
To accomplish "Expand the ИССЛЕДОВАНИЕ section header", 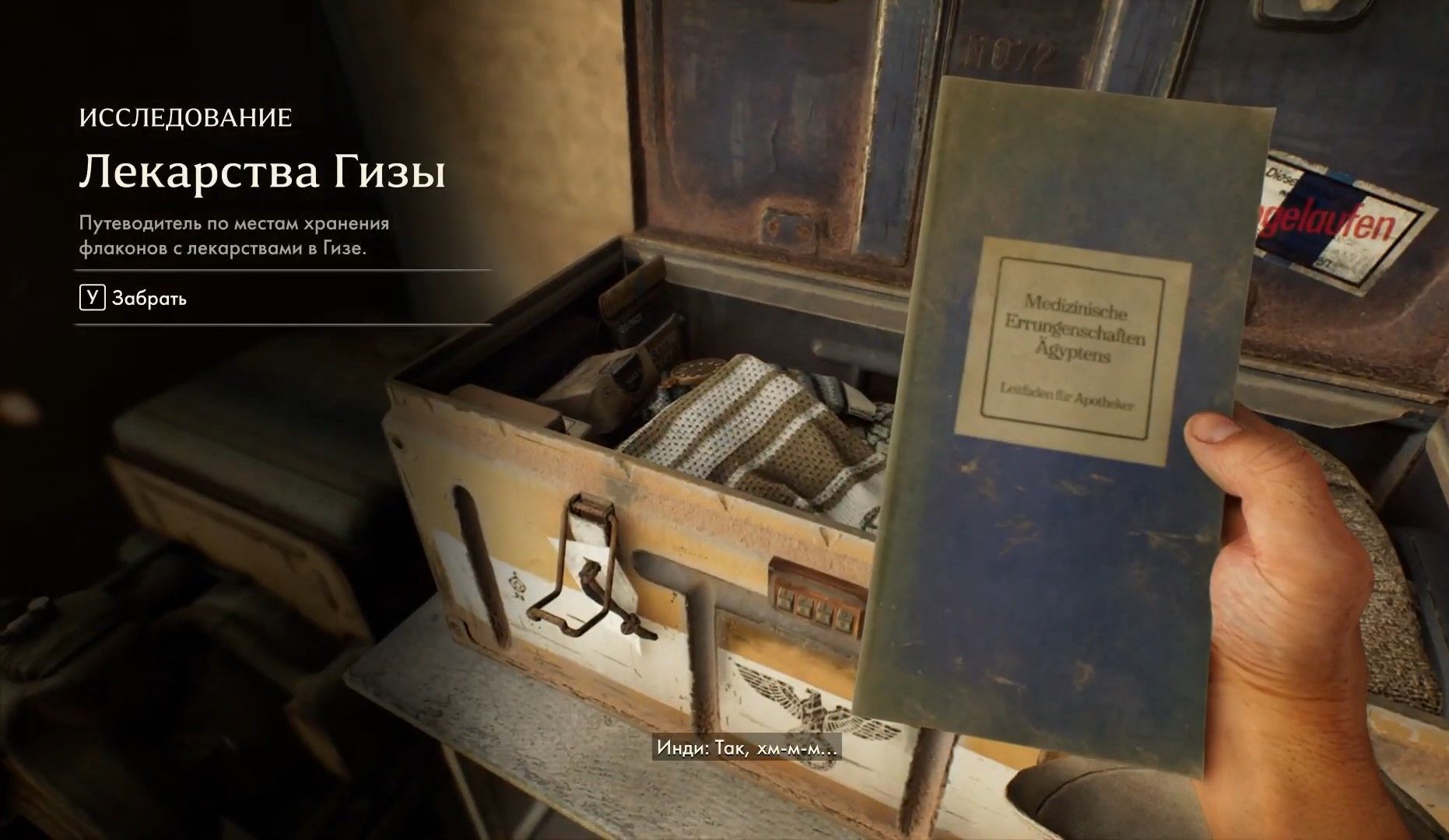I will coord(184,117).
